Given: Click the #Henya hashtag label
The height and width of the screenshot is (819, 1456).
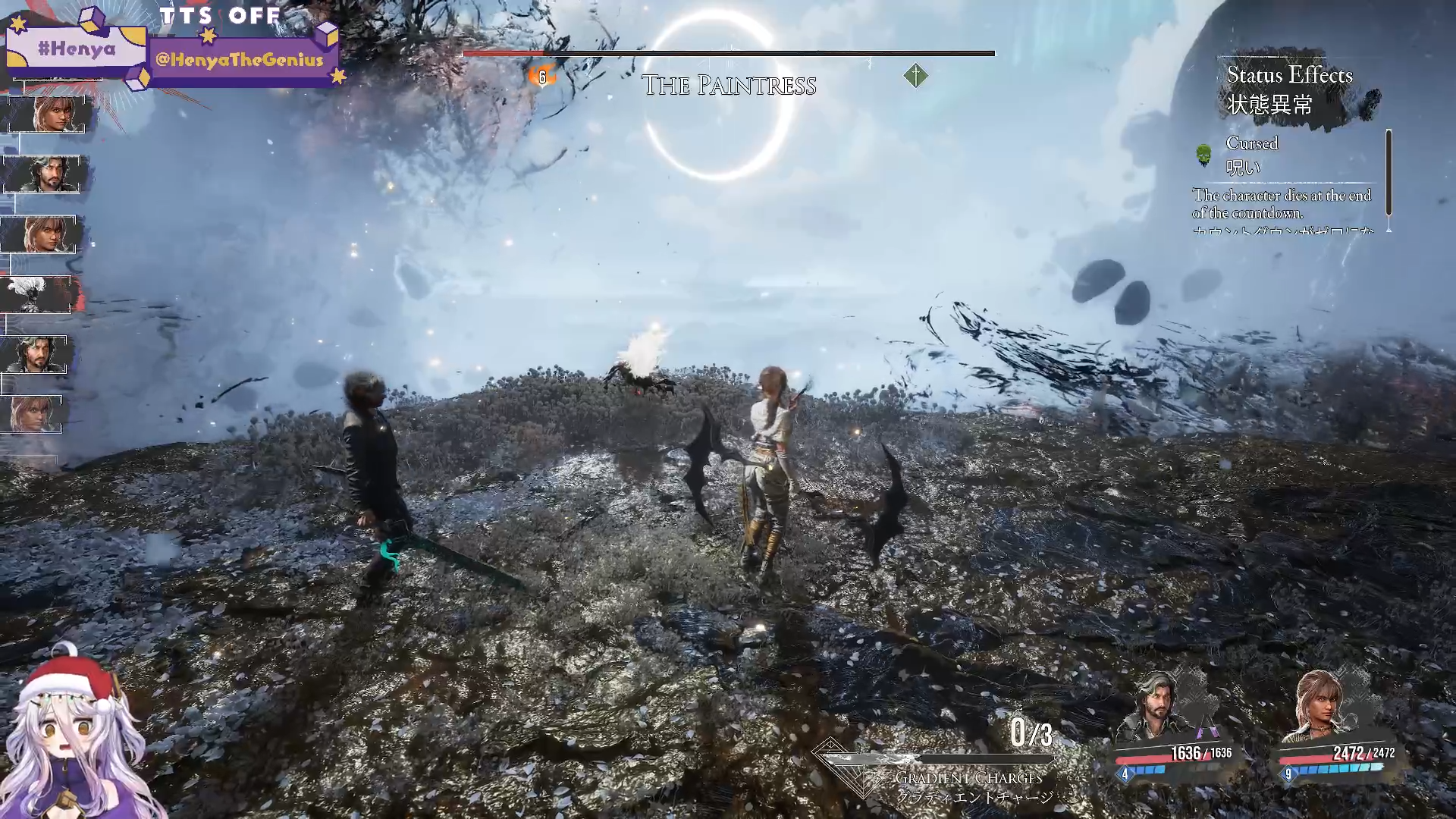Looking at the screenshot, I should pos(77,49).
